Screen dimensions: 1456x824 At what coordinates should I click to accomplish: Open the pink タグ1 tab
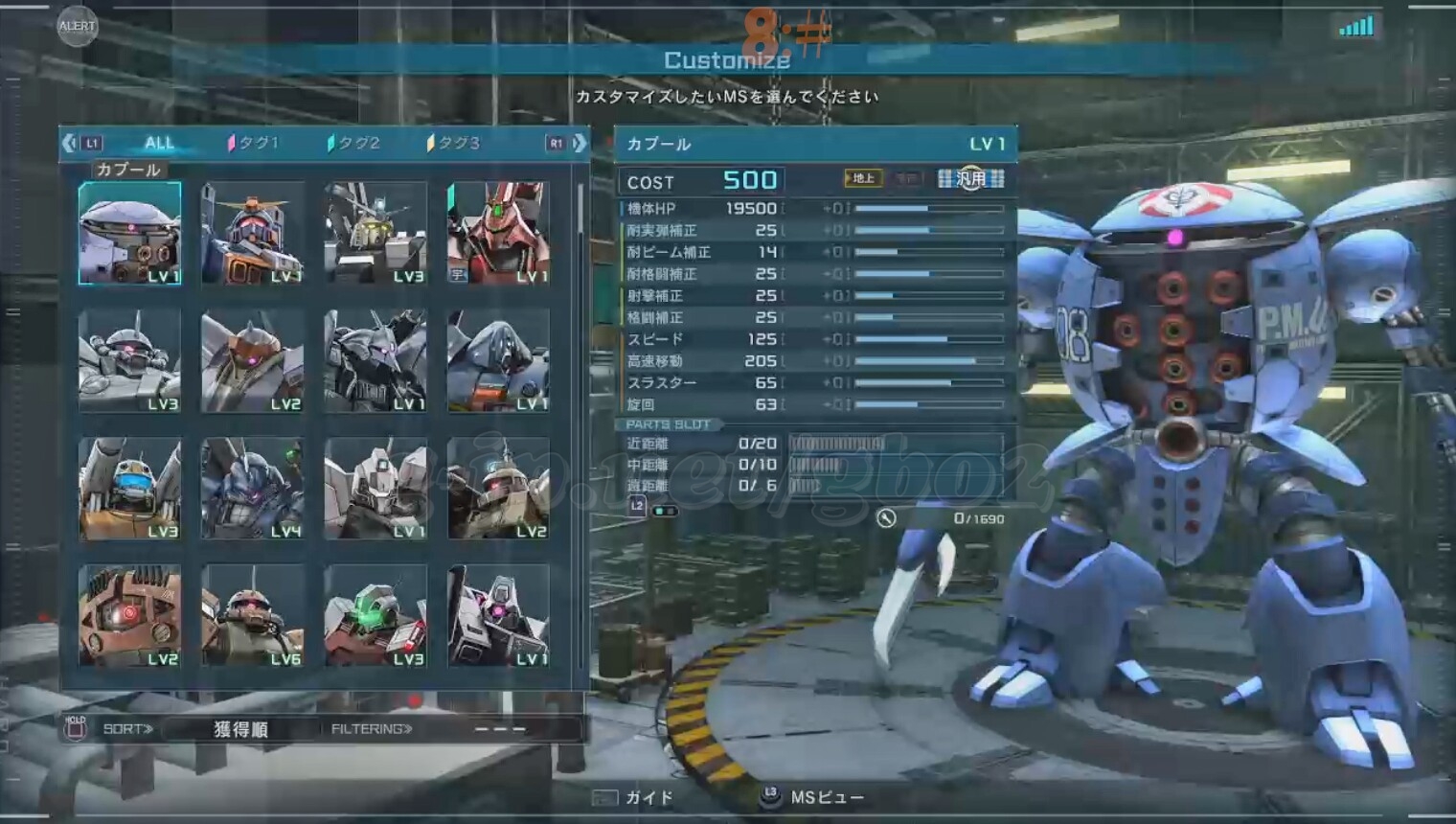tap(254, 143)
